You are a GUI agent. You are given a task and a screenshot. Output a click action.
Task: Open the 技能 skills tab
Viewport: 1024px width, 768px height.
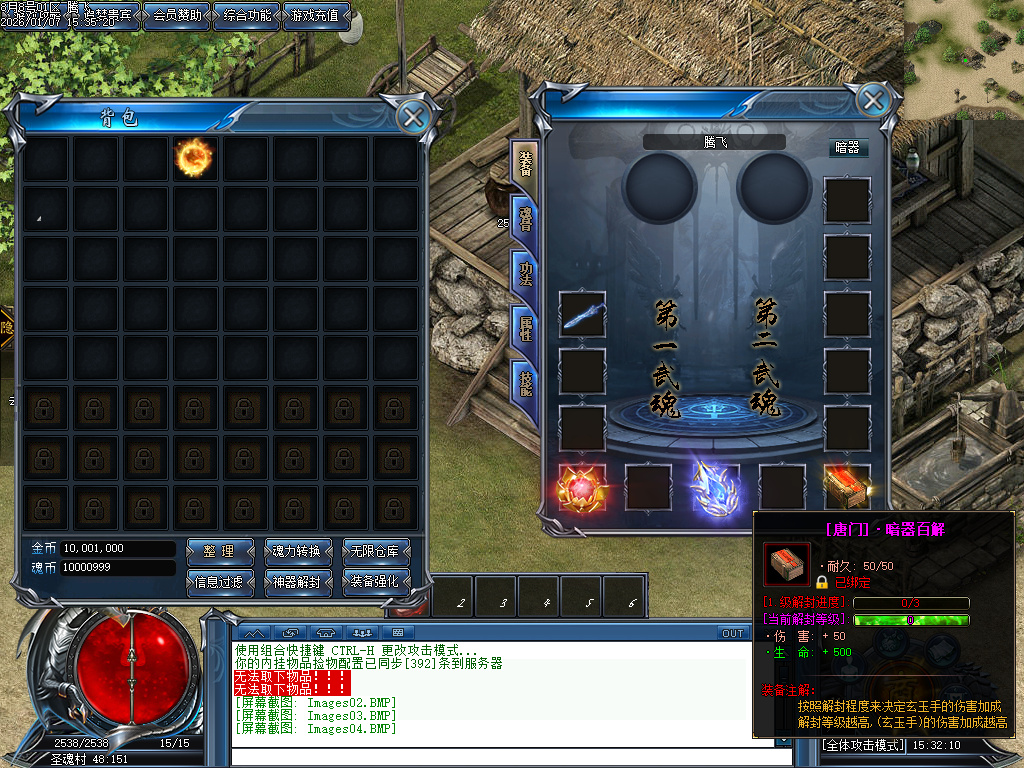(525, 380)
